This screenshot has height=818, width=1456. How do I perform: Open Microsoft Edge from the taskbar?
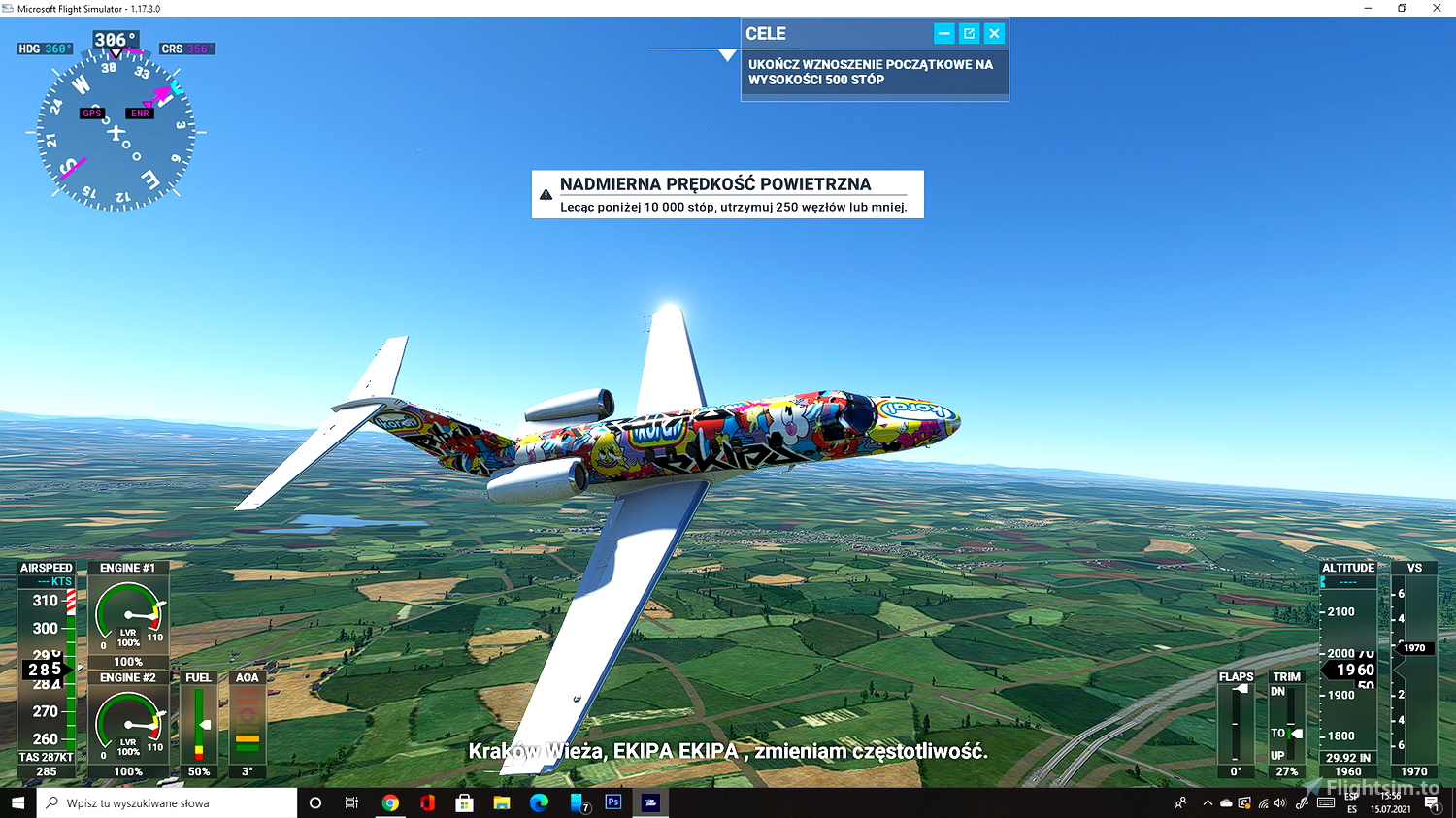tap(539, 802)
